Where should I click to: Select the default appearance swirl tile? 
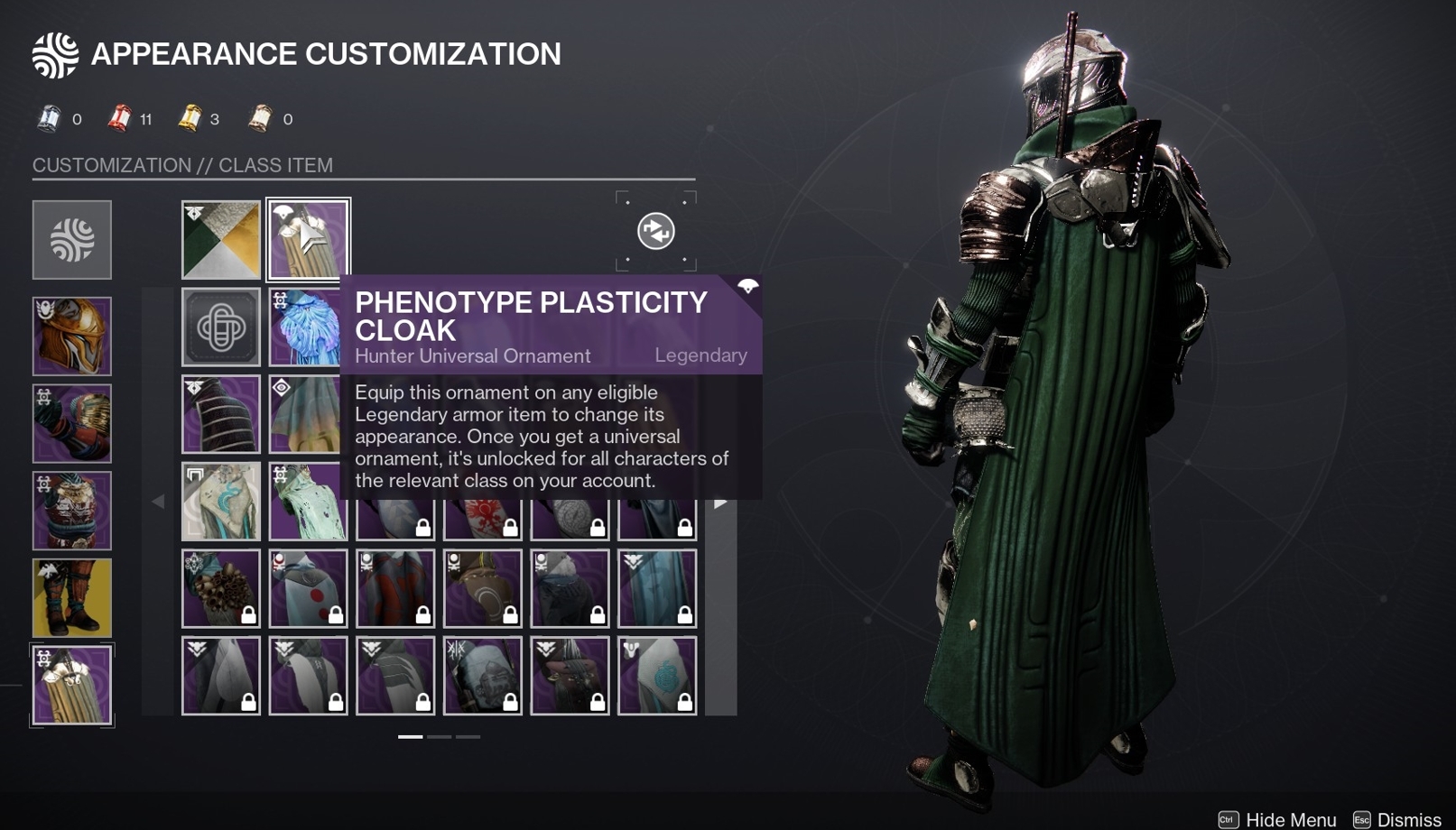72,240
